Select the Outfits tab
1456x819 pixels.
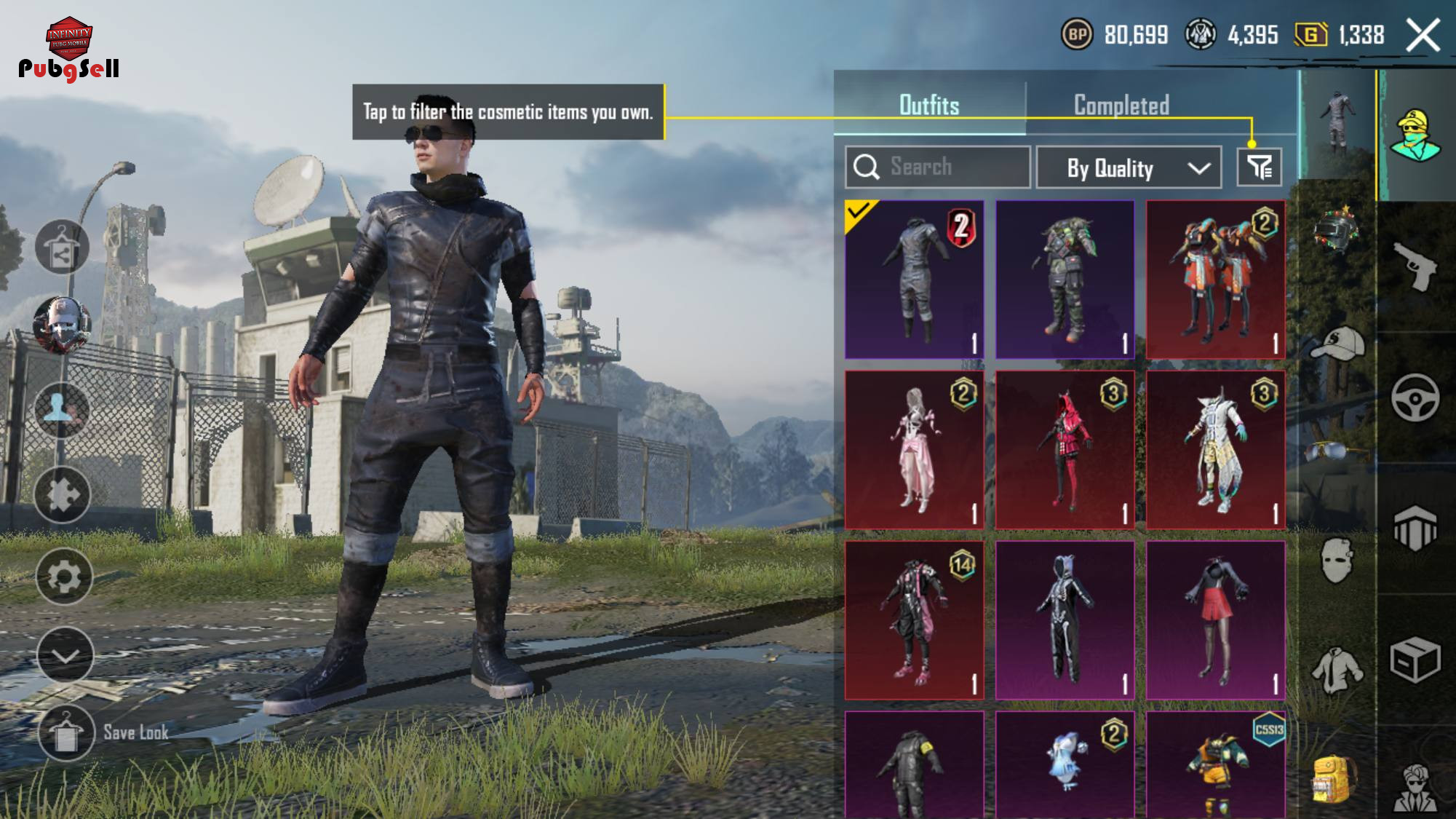tap(929, 106)
